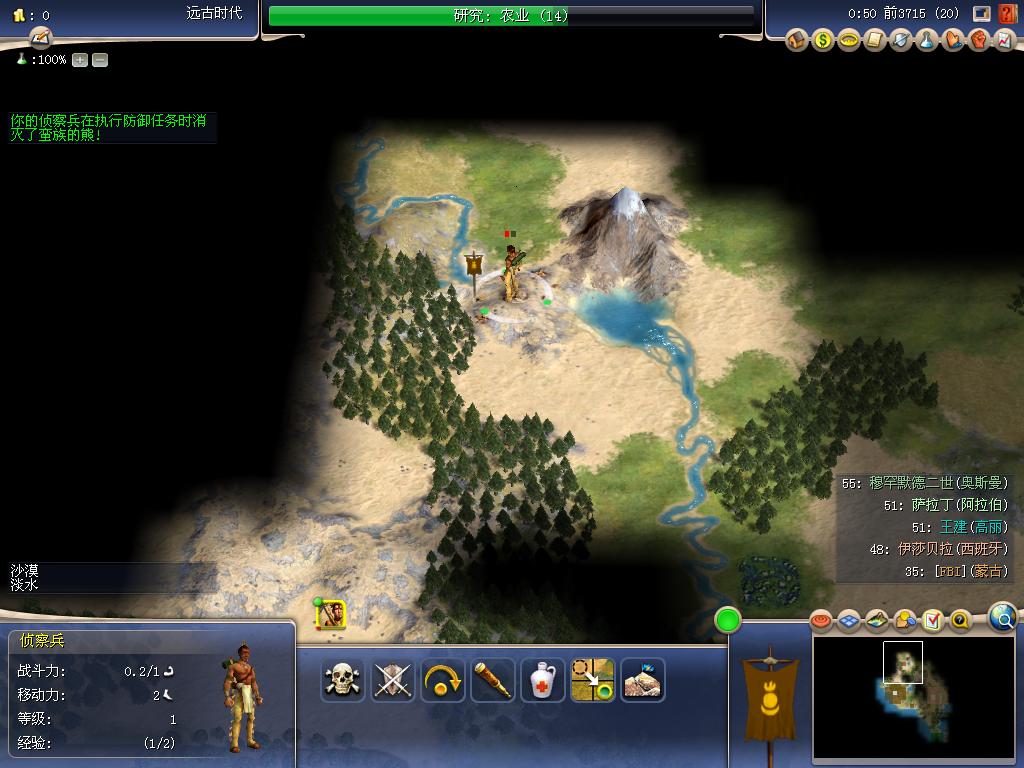1024x768 pixels.
Task: Decrease research rate with minus button
Action: click(x=100, y=60)
